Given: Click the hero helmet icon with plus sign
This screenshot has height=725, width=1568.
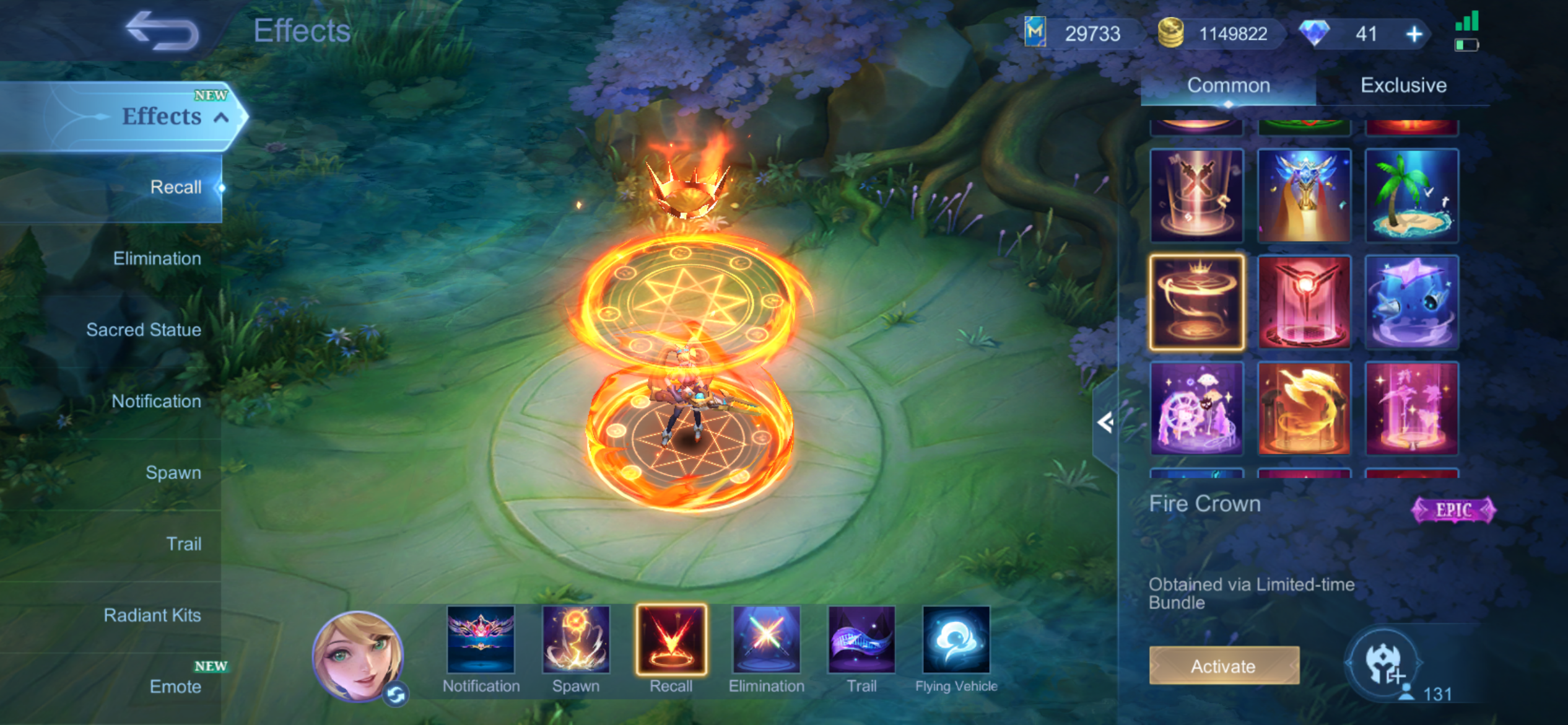Looking at the screenshot, I should (x=1384, y=664).
